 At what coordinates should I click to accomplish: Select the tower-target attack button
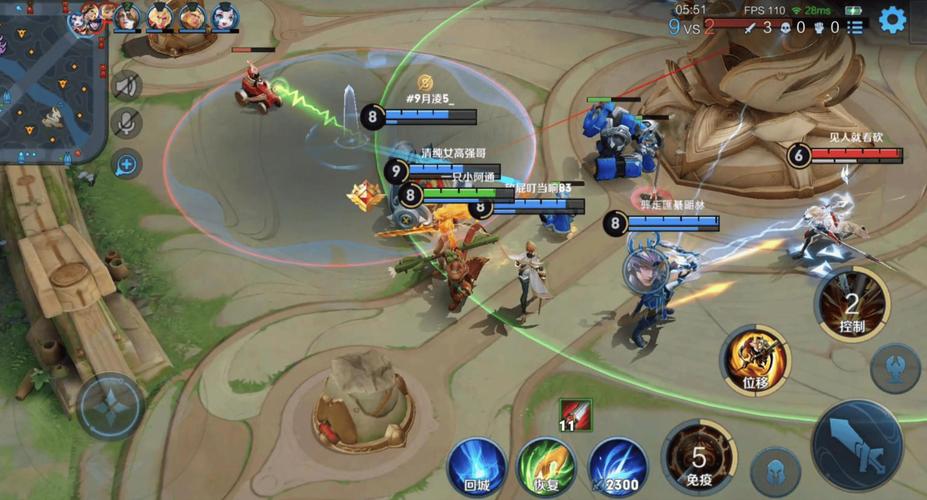(894, 367)
